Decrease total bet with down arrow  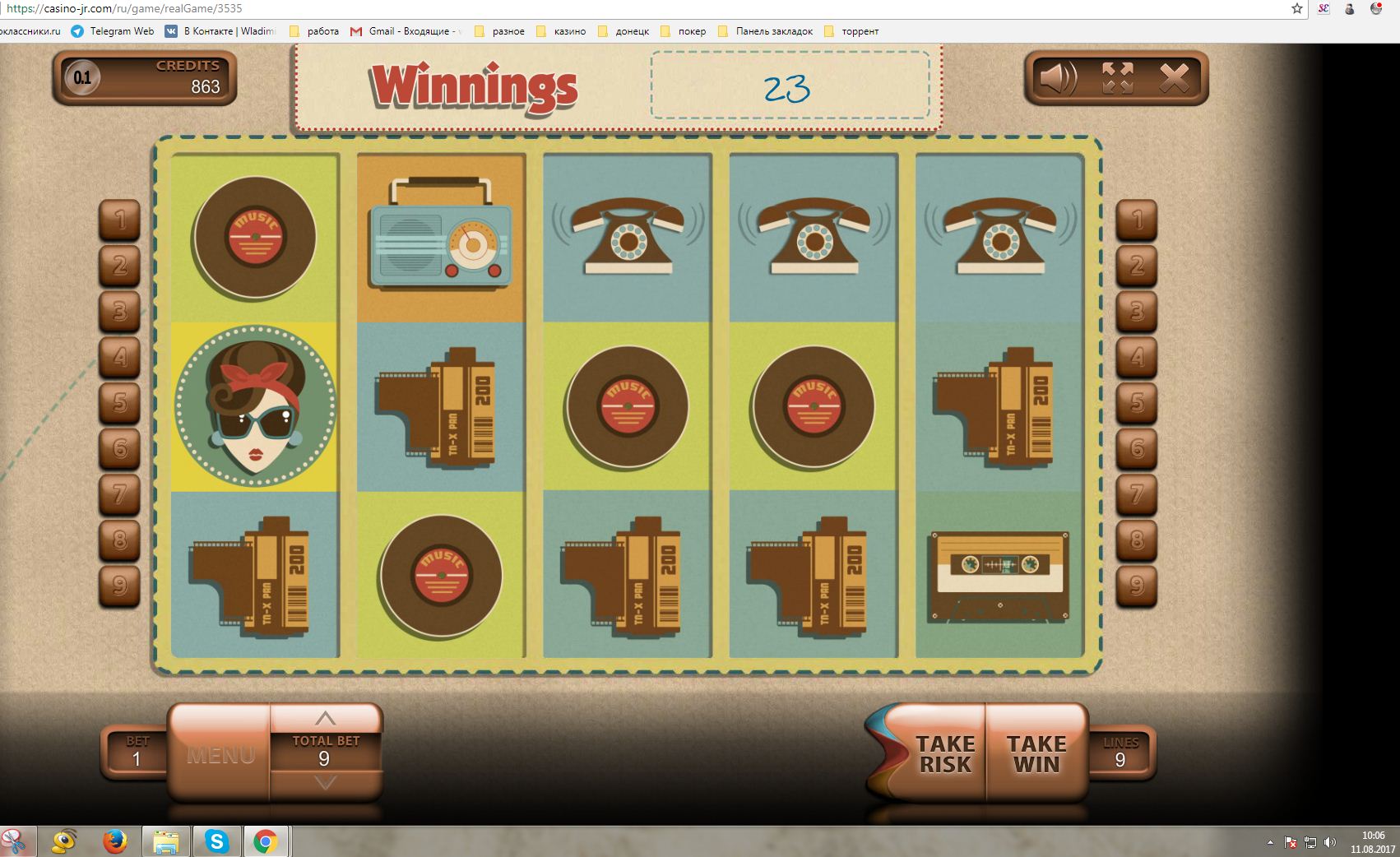coord(326,782)
